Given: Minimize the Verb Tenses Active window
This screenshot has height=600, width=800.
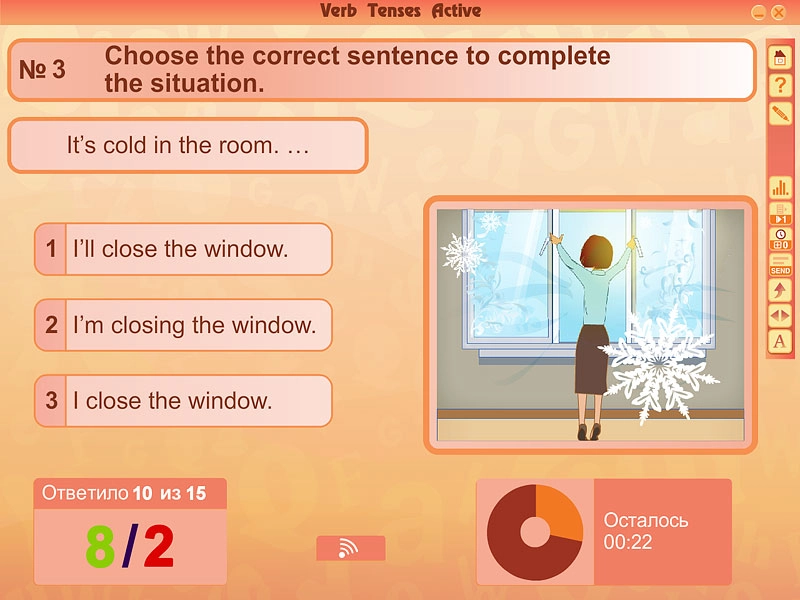Looking at the screenshot, I should [x=759, y=13].
